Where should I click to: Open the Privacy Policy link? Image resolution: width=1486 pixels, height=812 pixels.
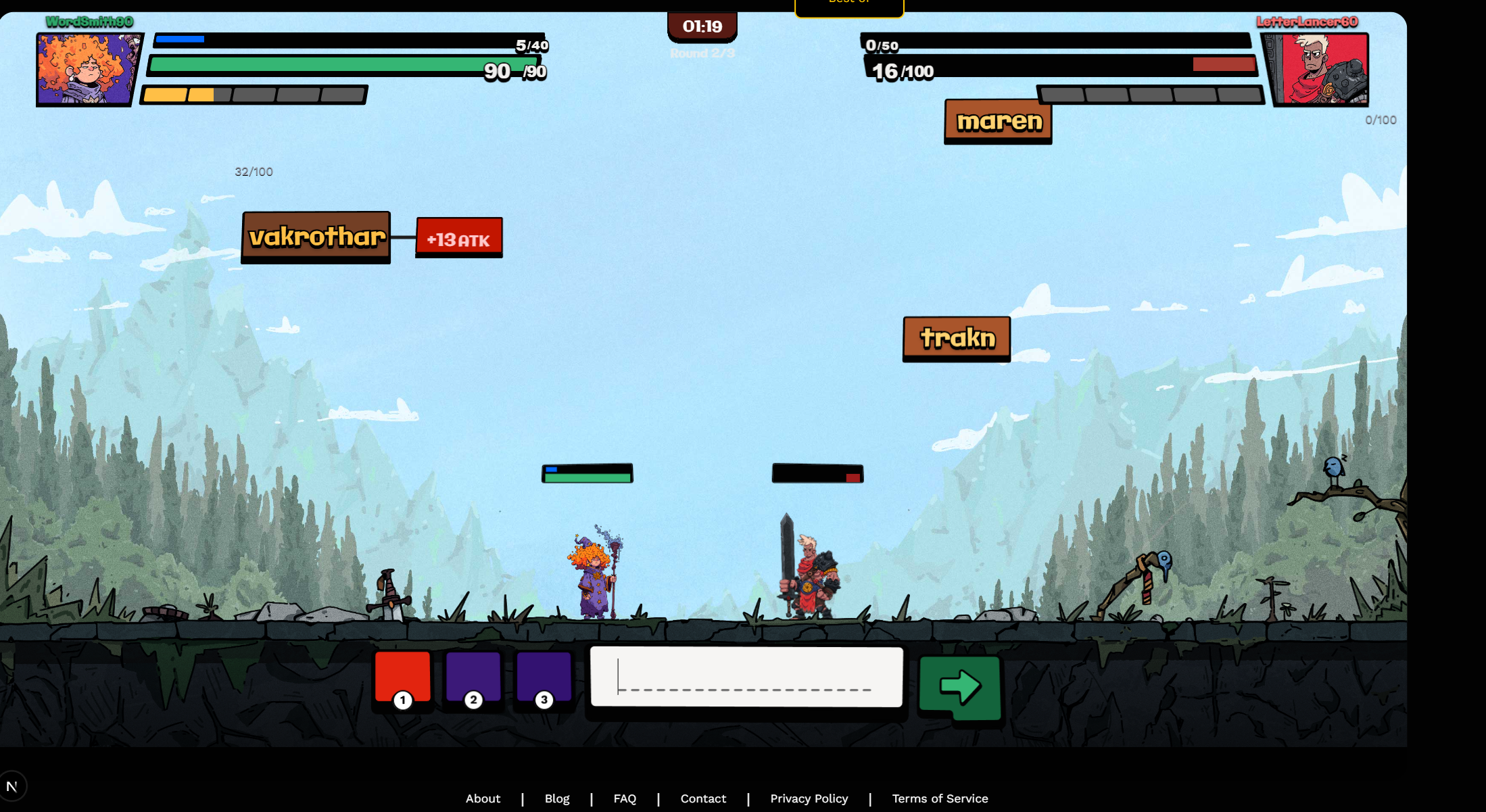point(809,798)
